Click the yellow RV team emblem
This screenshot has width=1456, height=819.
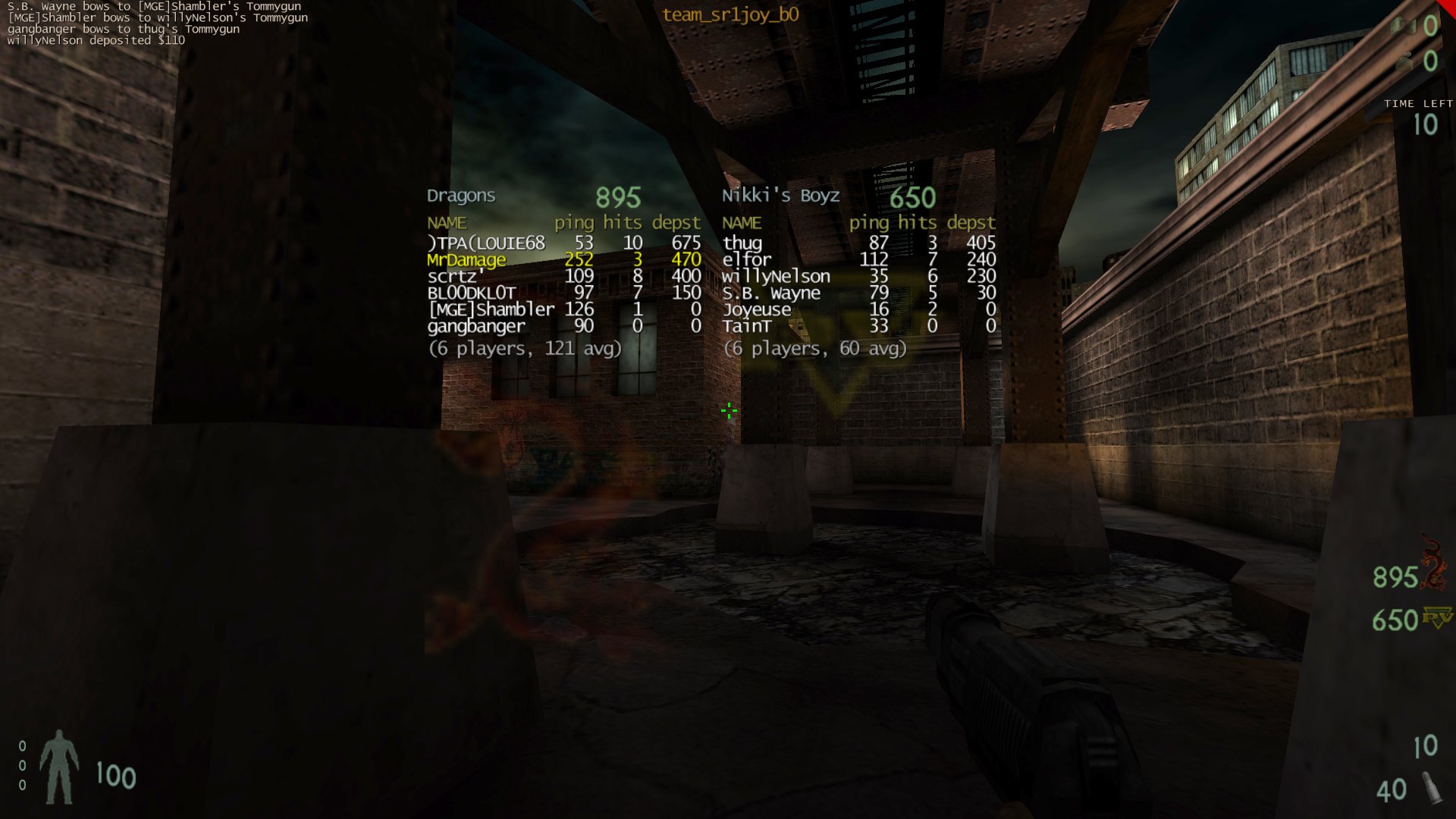click(x=1437, y=617)
